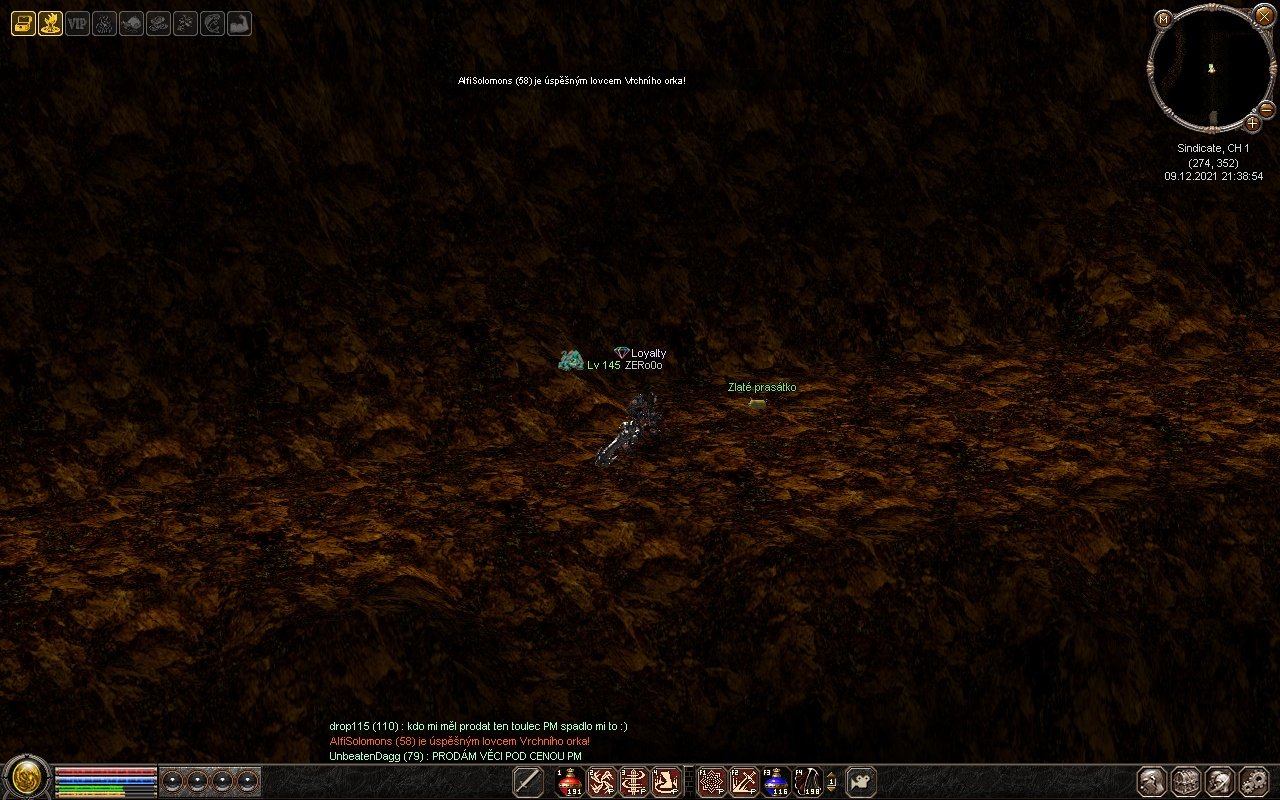Open system options with the gears button

tap(1253, 781)
